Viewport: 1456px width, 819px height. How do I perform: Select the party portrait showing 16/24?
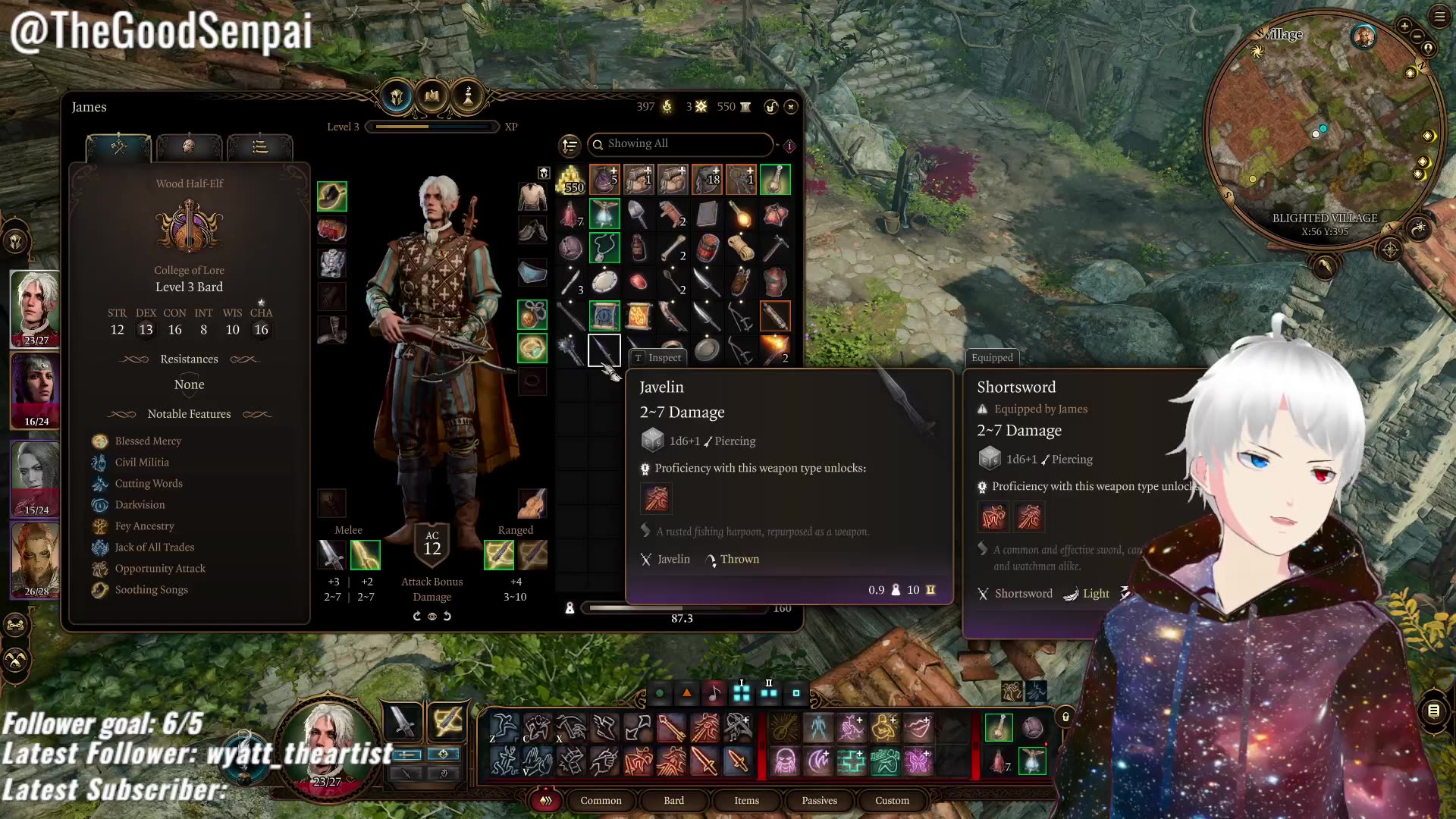pyautogui.click(x=35, y=391)
